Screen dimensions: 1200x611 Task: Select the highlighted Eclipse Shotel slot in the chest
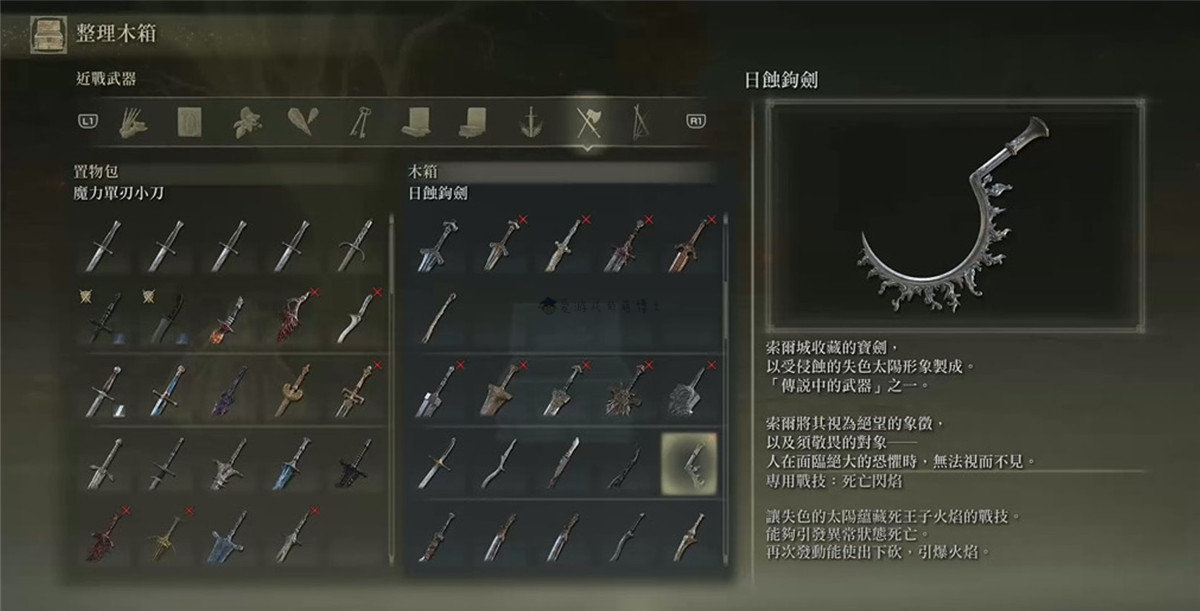689,461
